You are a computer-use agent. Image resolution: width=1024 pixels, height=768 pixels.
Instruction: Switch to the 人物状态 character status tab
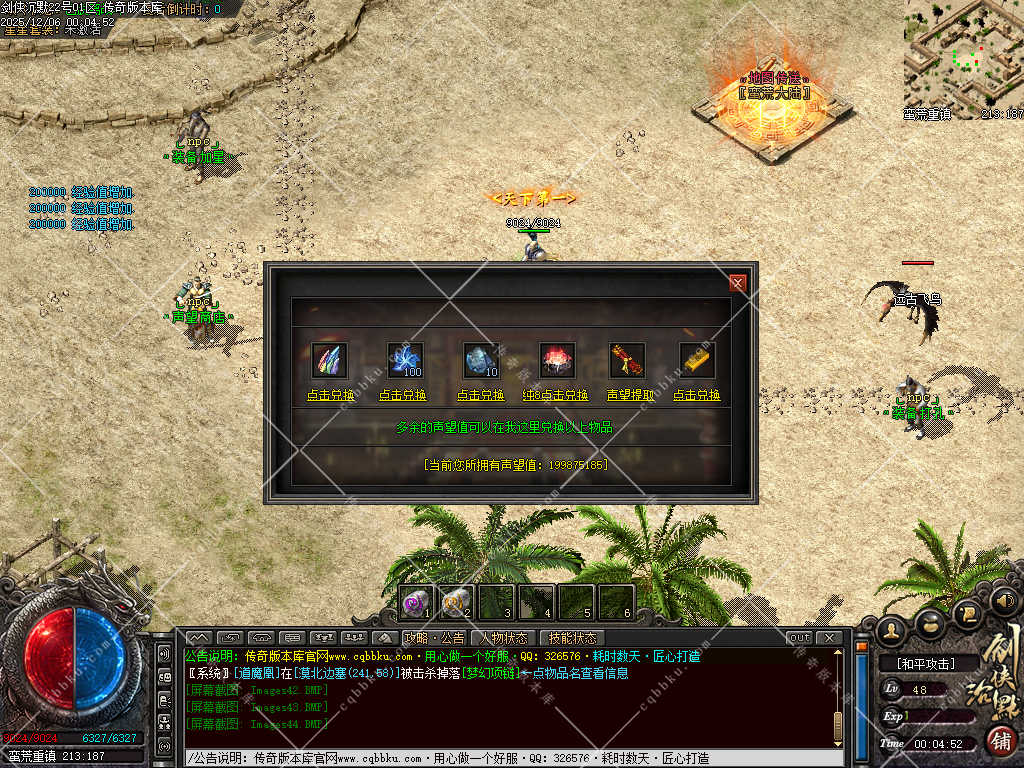click(503, 638)
